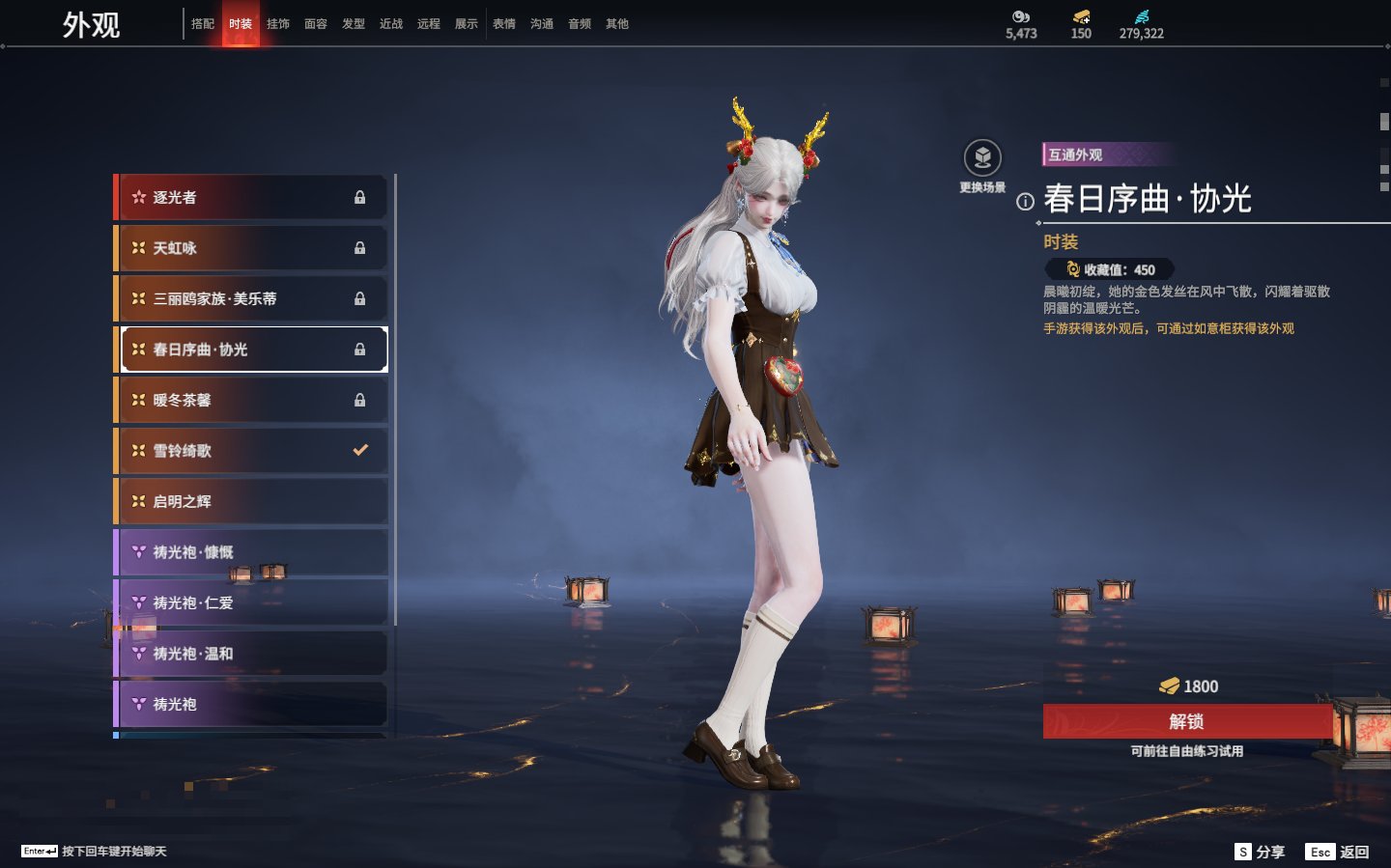This screenshot has width=1391, height=868.
Task: Open the 挂饰 tab
Action: 278,24
